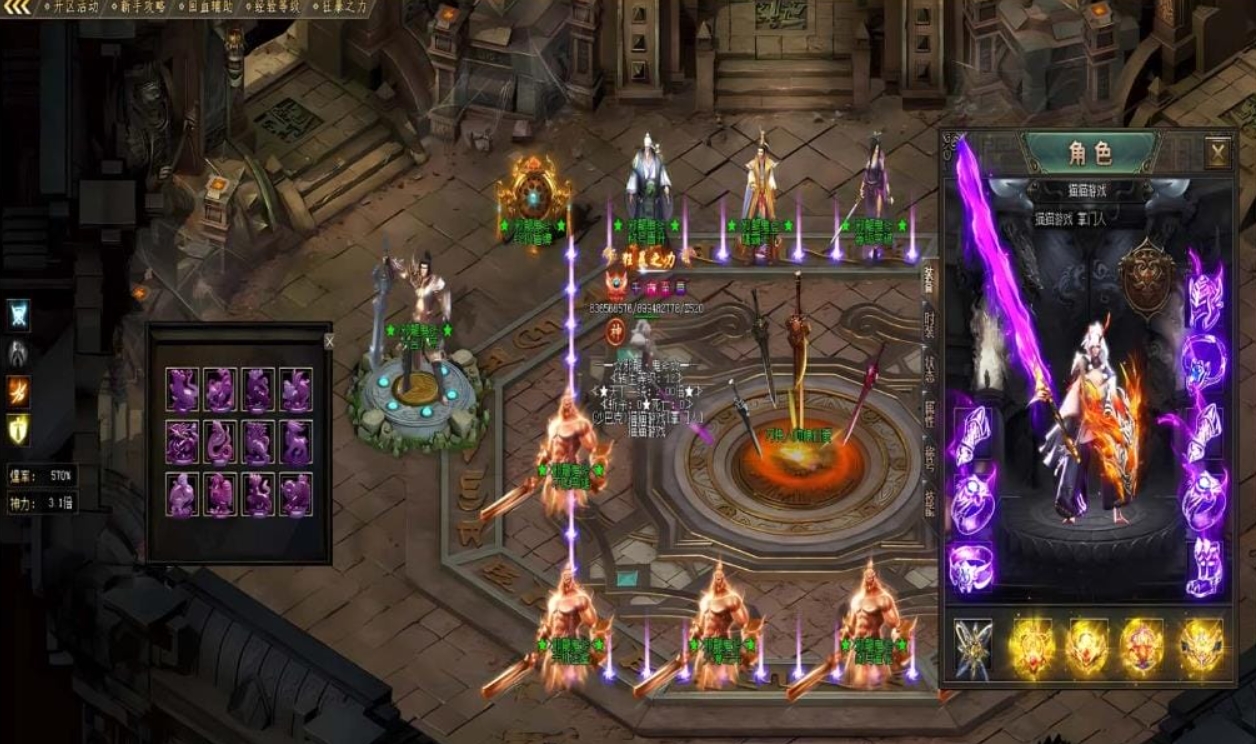Screen dimensions: 1256x744
Task: Activate the orange lightning skill icon
Action: (x=18, y=391)
